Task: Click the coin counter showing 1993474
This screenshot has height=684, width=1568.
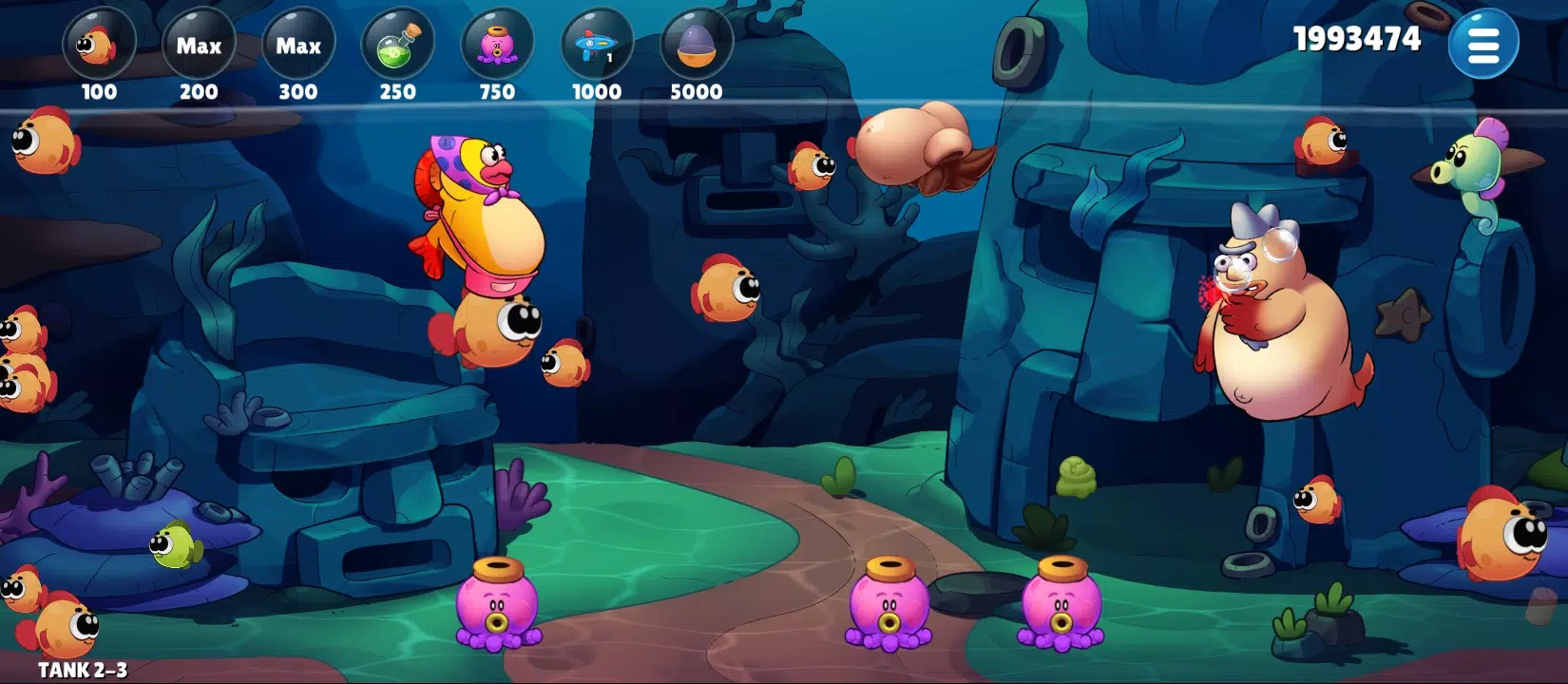Action: [x=1355, y=38]
